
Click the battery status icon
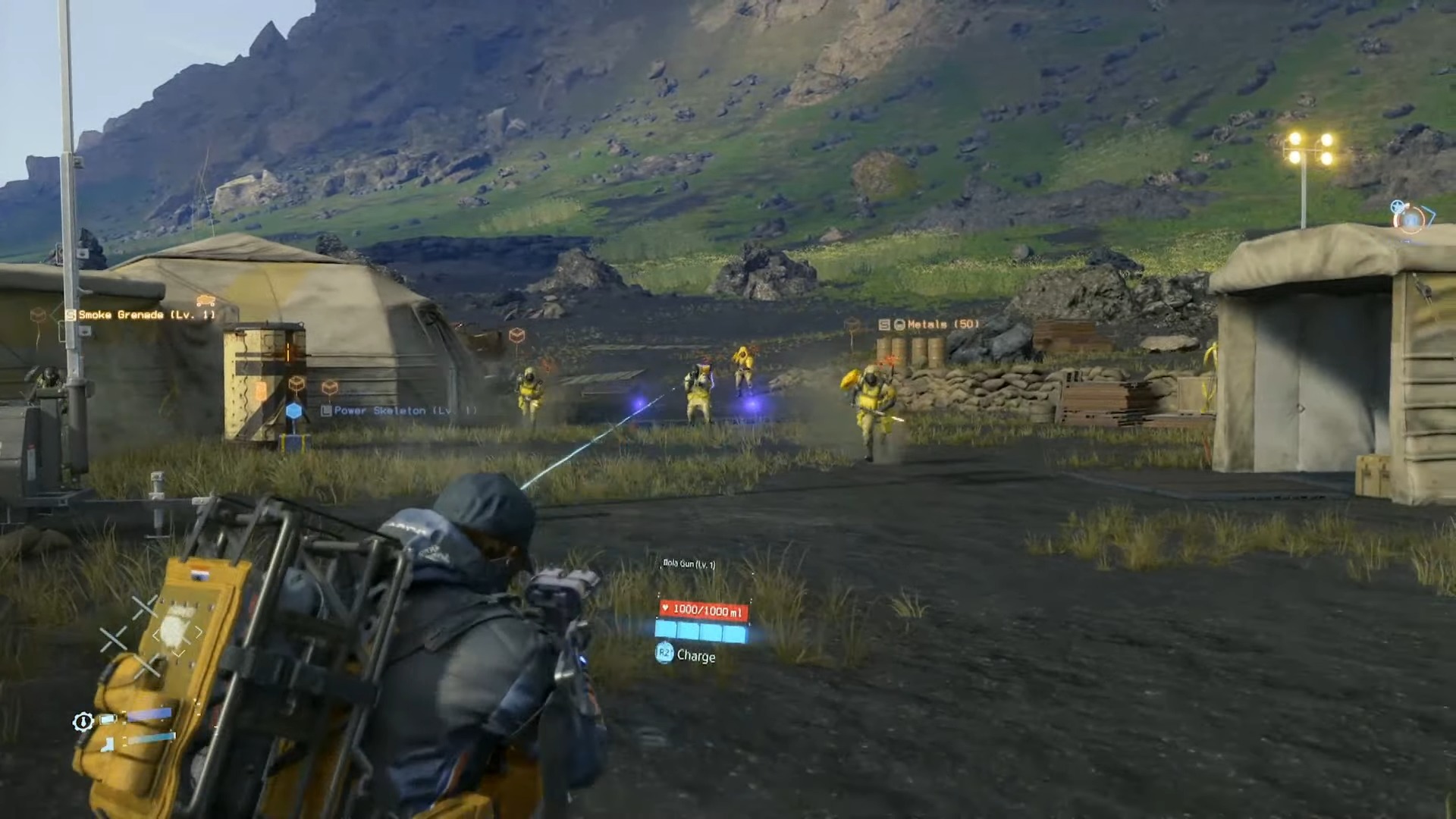[108, 718]
